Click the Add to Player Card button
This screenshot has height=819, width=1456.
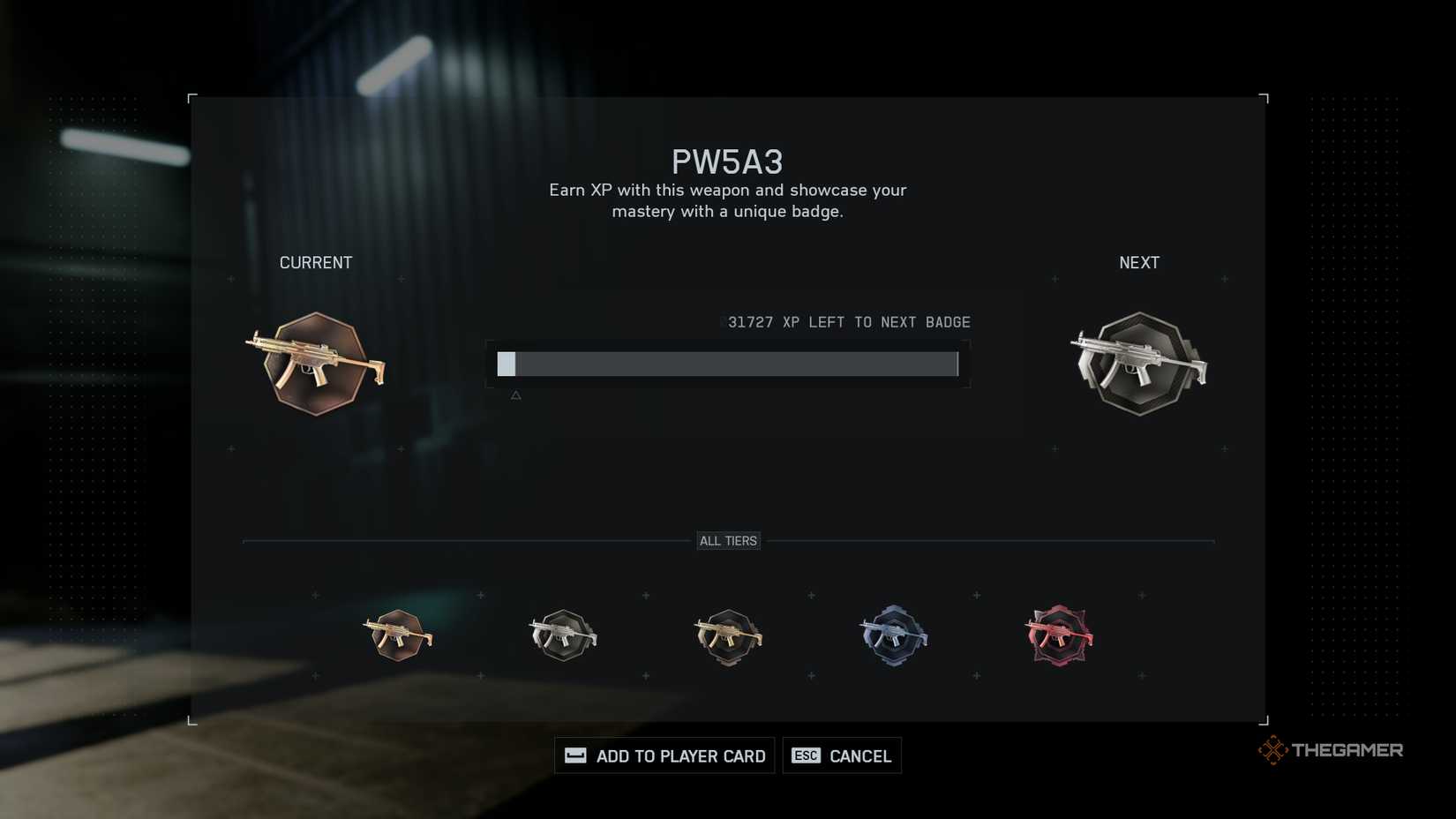tap(664, 755)
